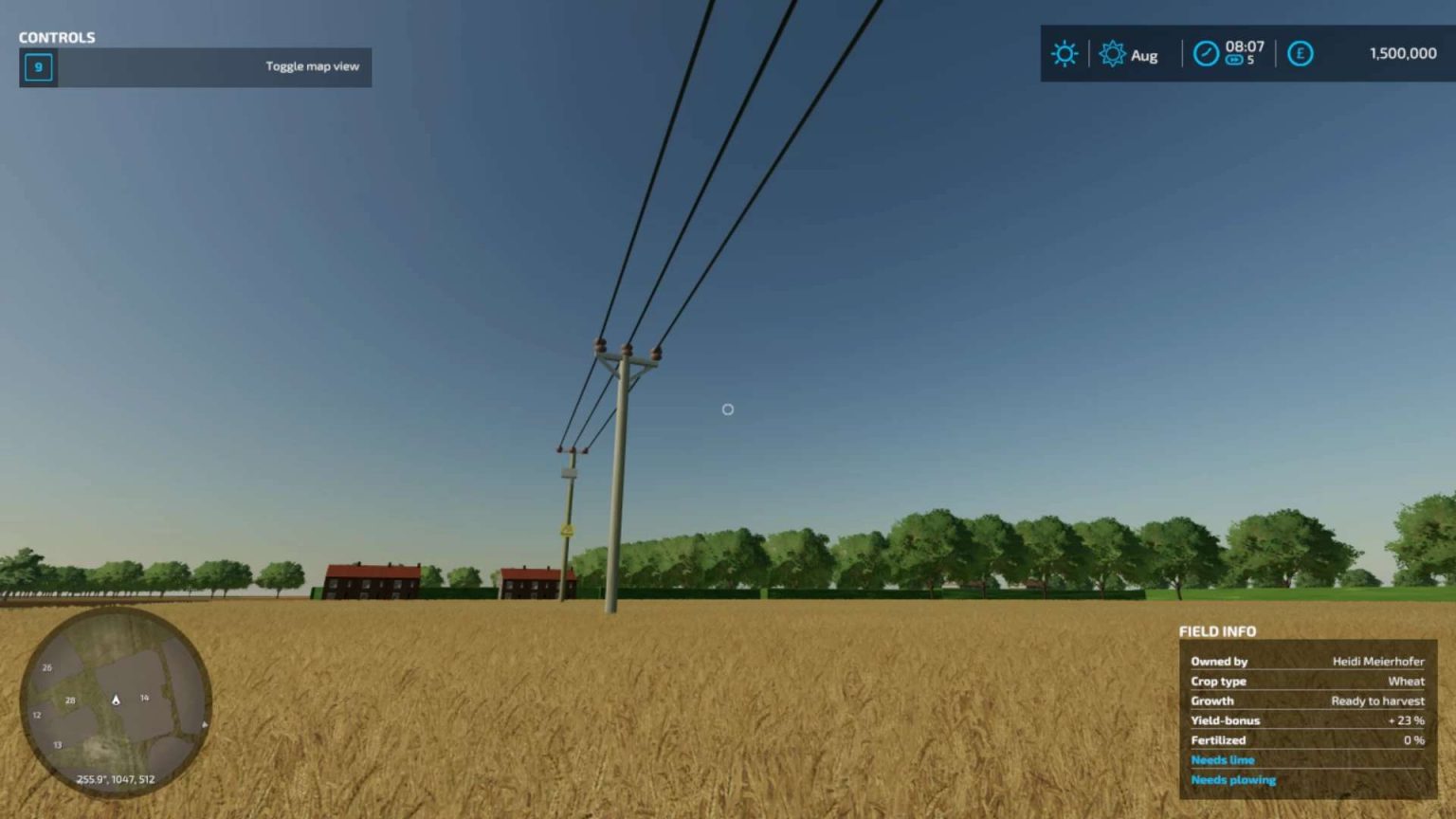1456x819 pixels.
Task: Select the August month indicator icon
Action: [x=1113, y=54]
